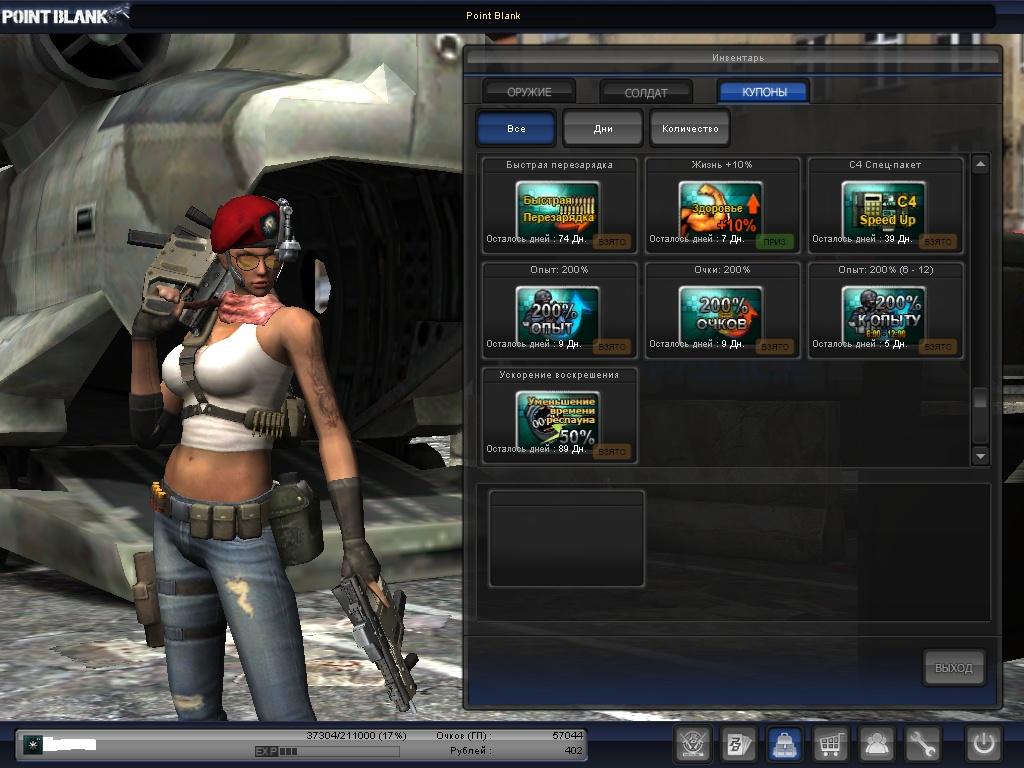Filter coupons by Количество (quantity)
This screenshot has height=768, width=1024.
[x=690, y=129]
